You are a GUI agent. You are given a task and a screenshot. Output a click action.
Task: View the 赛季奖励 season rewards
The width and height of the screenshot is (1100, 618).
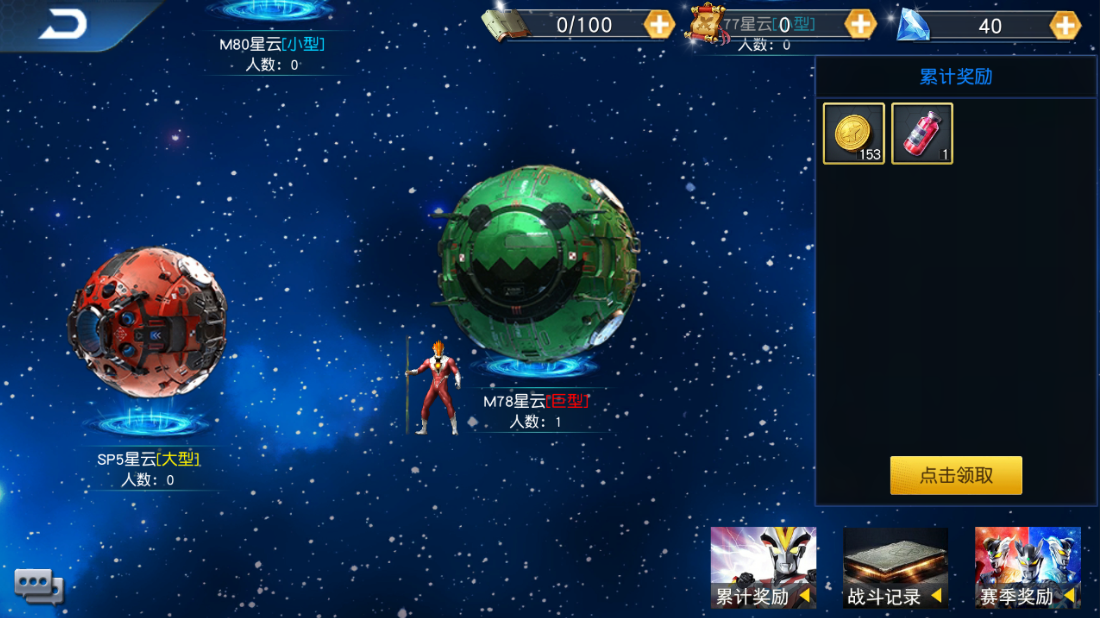tap(1027, 567)
